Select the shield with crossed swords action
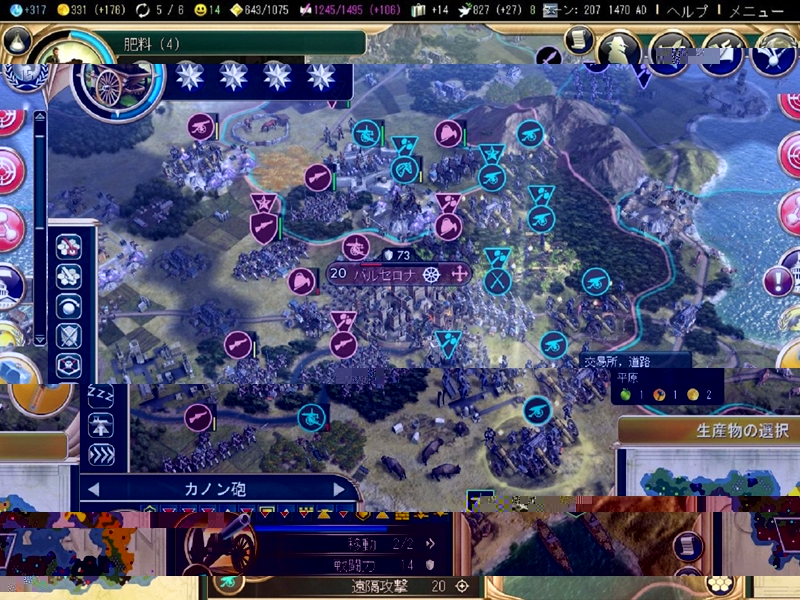Viewport: 800px width, 600px height. (x=69, y=335)
